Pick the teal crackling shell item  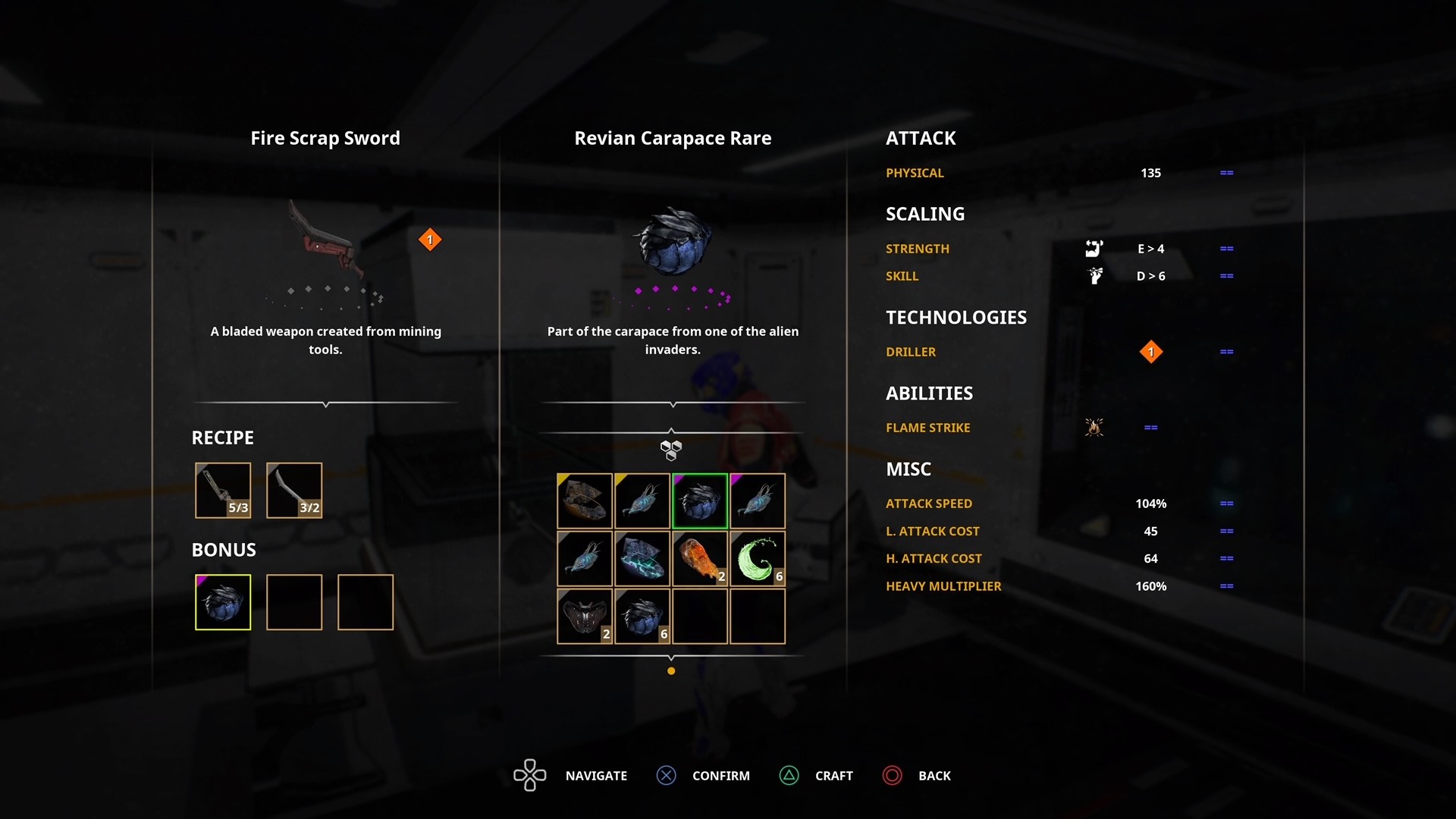click(642, 559)
